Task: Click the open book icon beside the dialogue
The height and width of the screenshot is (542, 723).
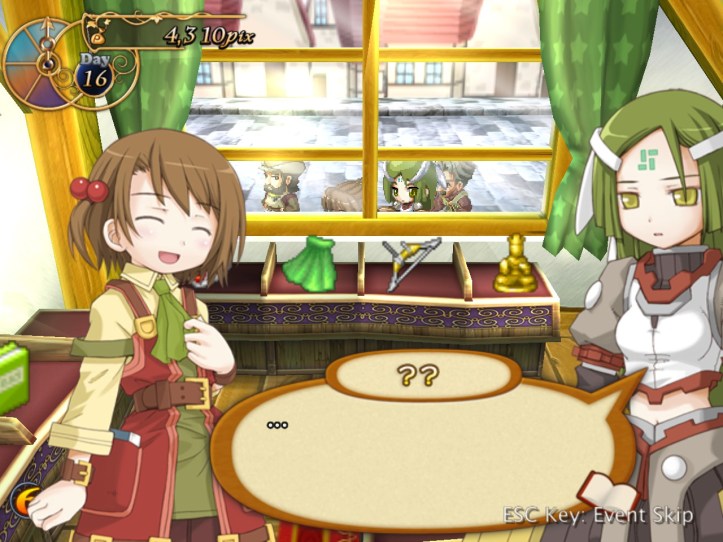Action: 609,492
